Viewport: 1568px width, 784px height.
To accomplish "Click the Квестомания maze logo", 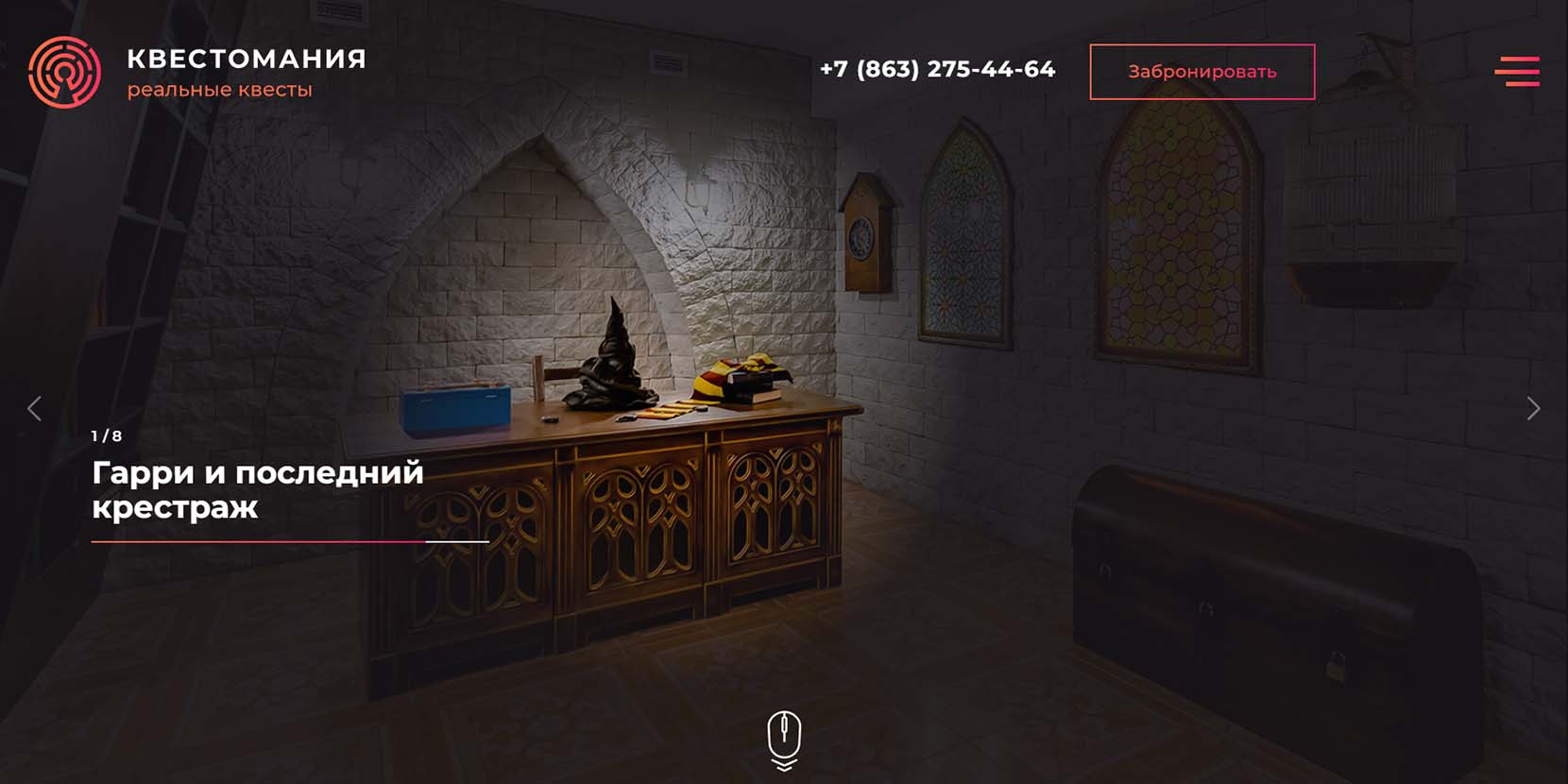I will pyautogui.click(x=64, y=72).
